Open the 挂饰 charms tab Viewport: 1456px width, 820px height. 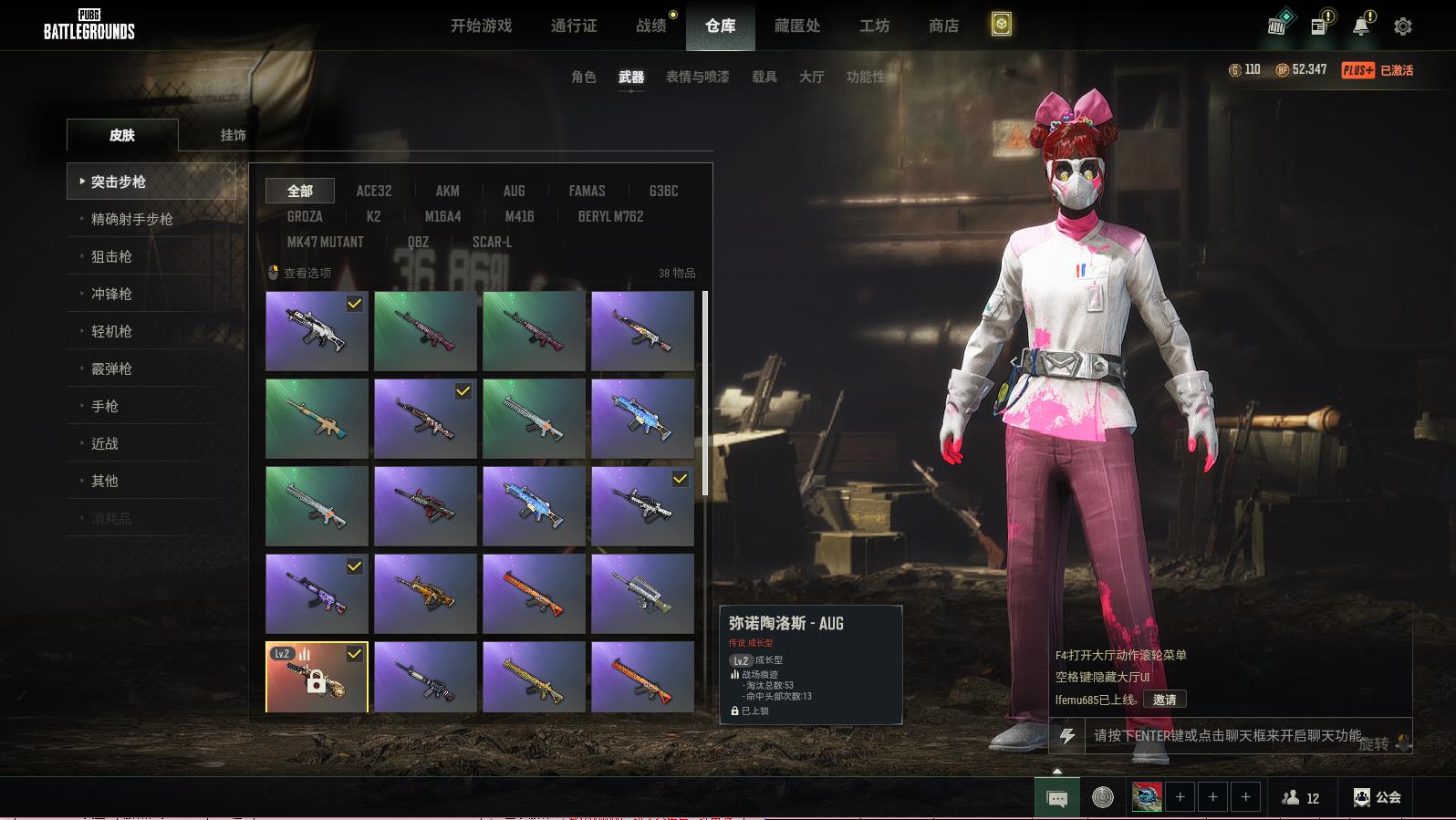coord(233,135)
